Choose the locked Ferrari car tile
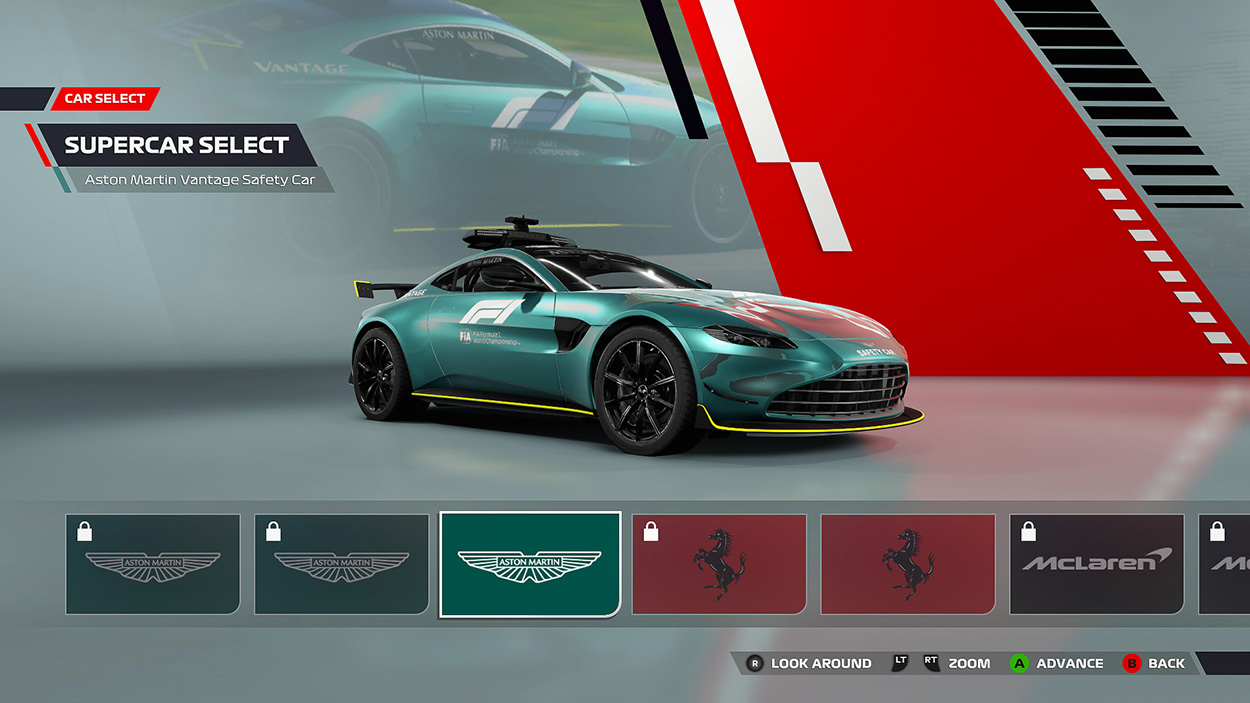Screen dimensions: 1250x703 [719, 564]
